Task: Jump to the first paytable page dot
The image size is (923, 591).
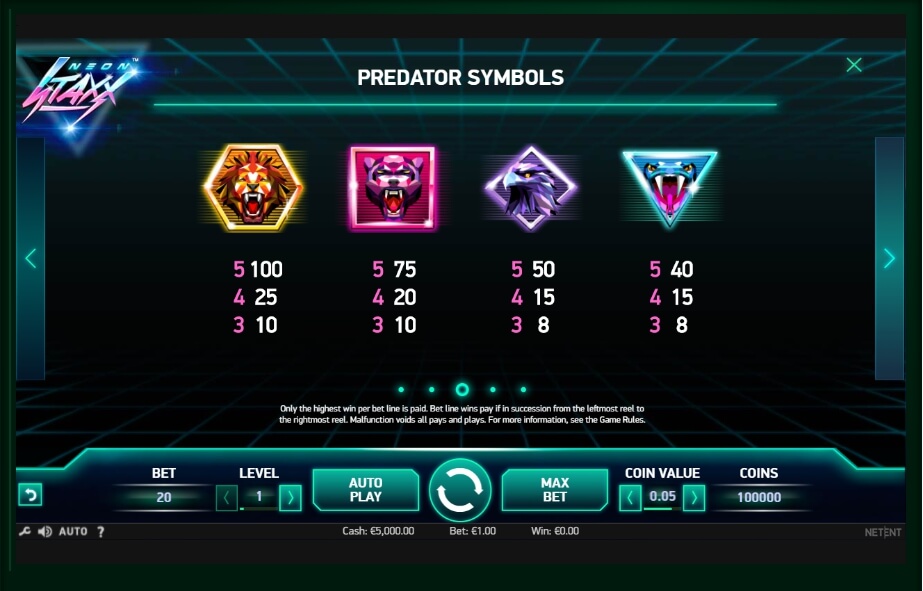Action: pyautogui.click(x=401, y=390)
